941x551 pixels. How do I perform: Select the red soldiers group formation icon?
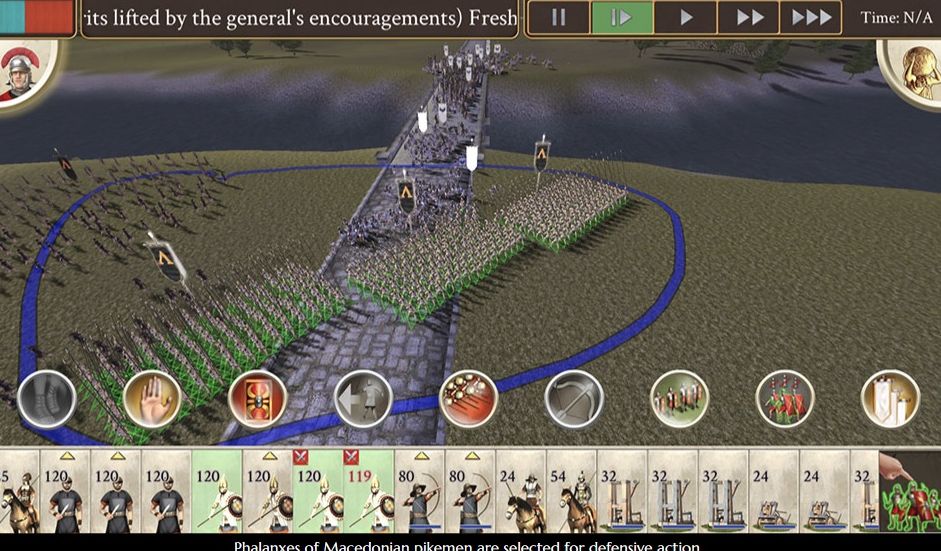(785, 398)
